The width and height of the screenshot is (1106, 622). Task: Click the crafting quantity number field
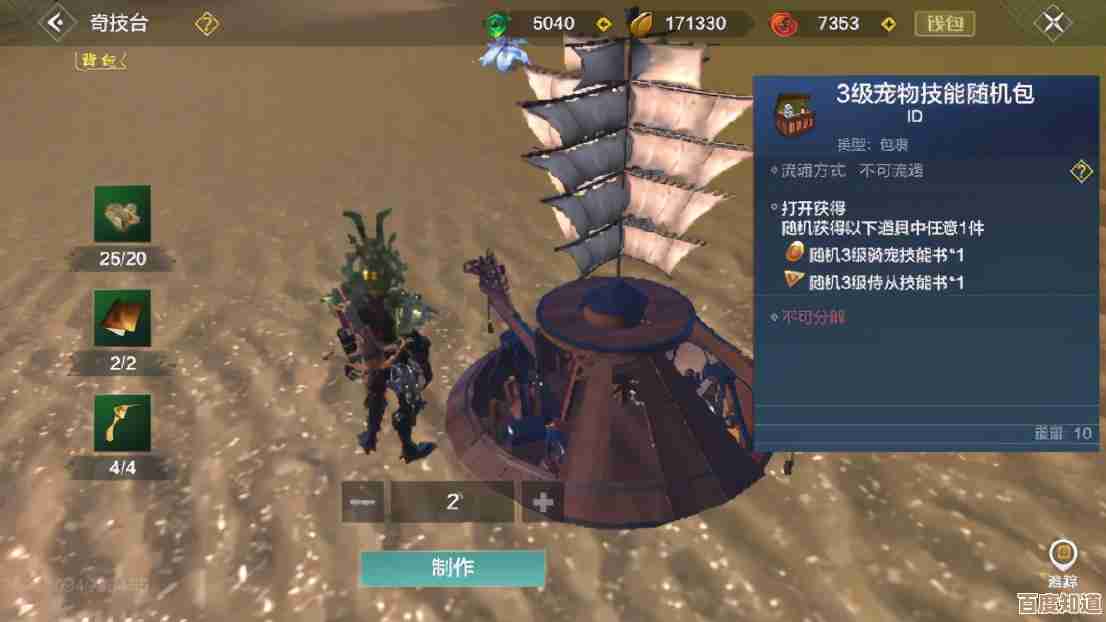(x=452, y=502)
